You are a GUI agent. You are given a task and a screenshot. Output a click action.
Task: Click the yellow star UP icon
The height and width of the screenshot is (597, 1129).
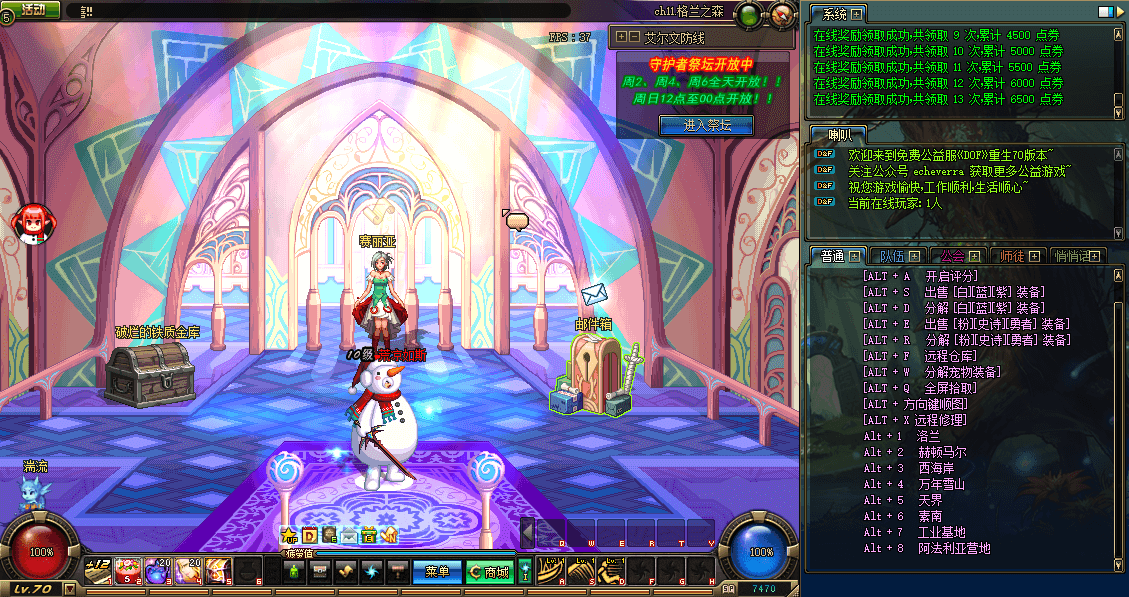[290, 536]
